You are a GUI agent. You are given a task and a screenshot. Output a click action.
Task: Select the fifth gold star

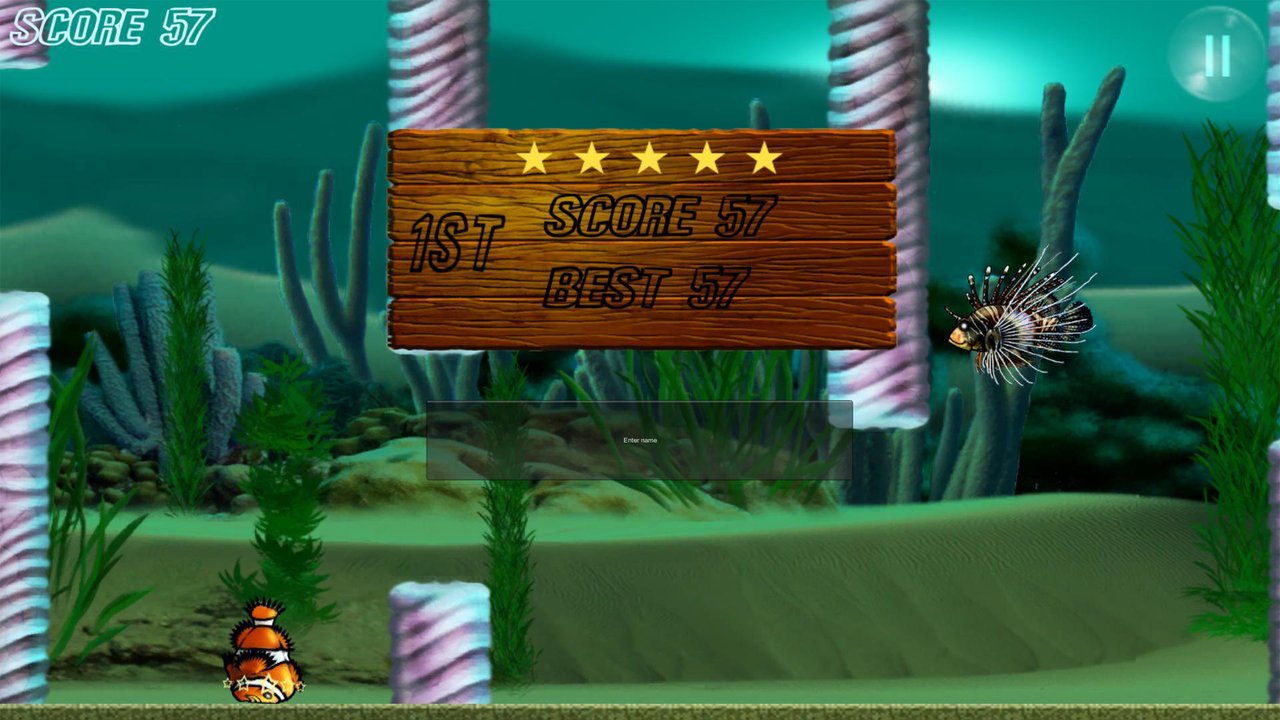click(x=766, y=157)
